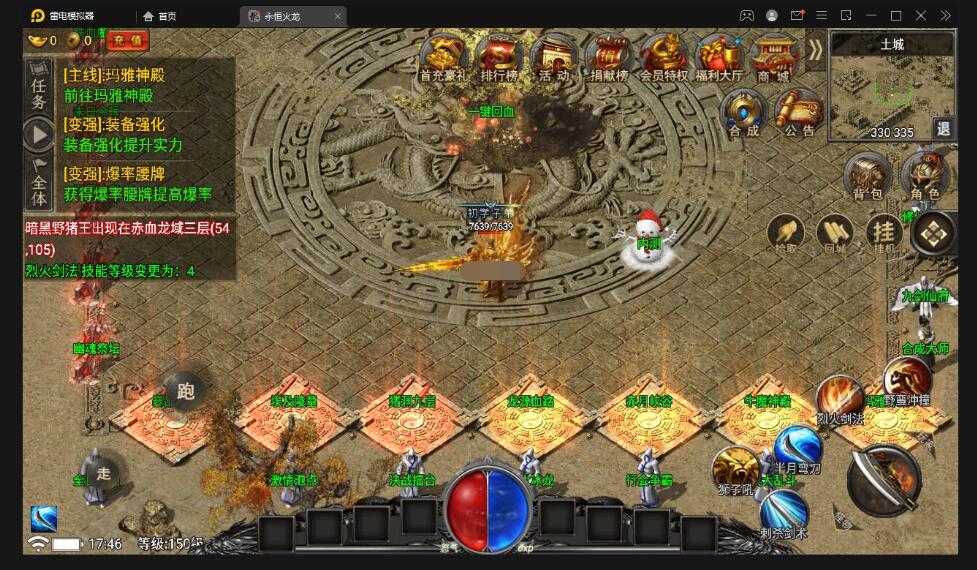Image resolution: width=977 pixels, height=570 pixels.
Task: Open the 排行榜 ranking board
Action: [498, 56]
